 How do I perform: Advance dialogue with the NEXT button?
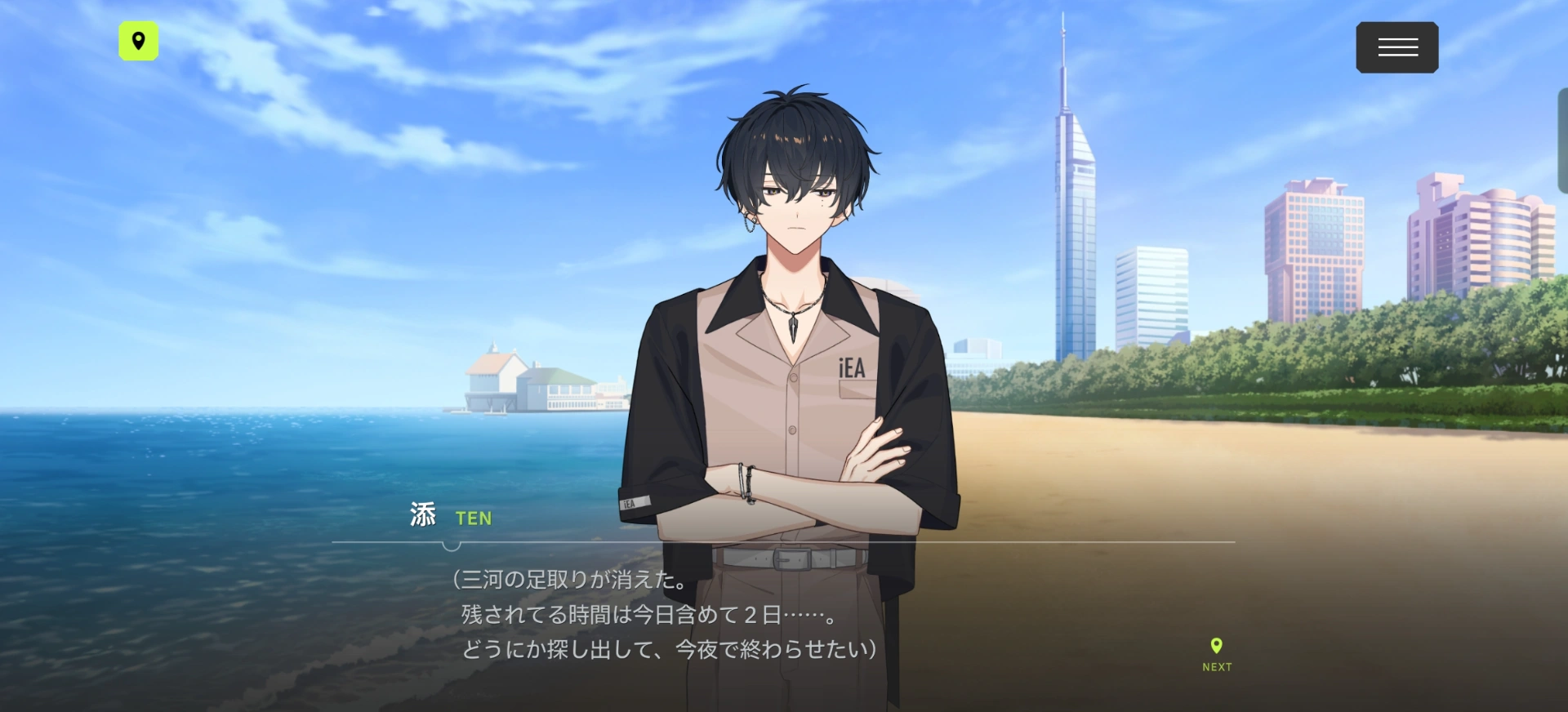(1216, 654)
